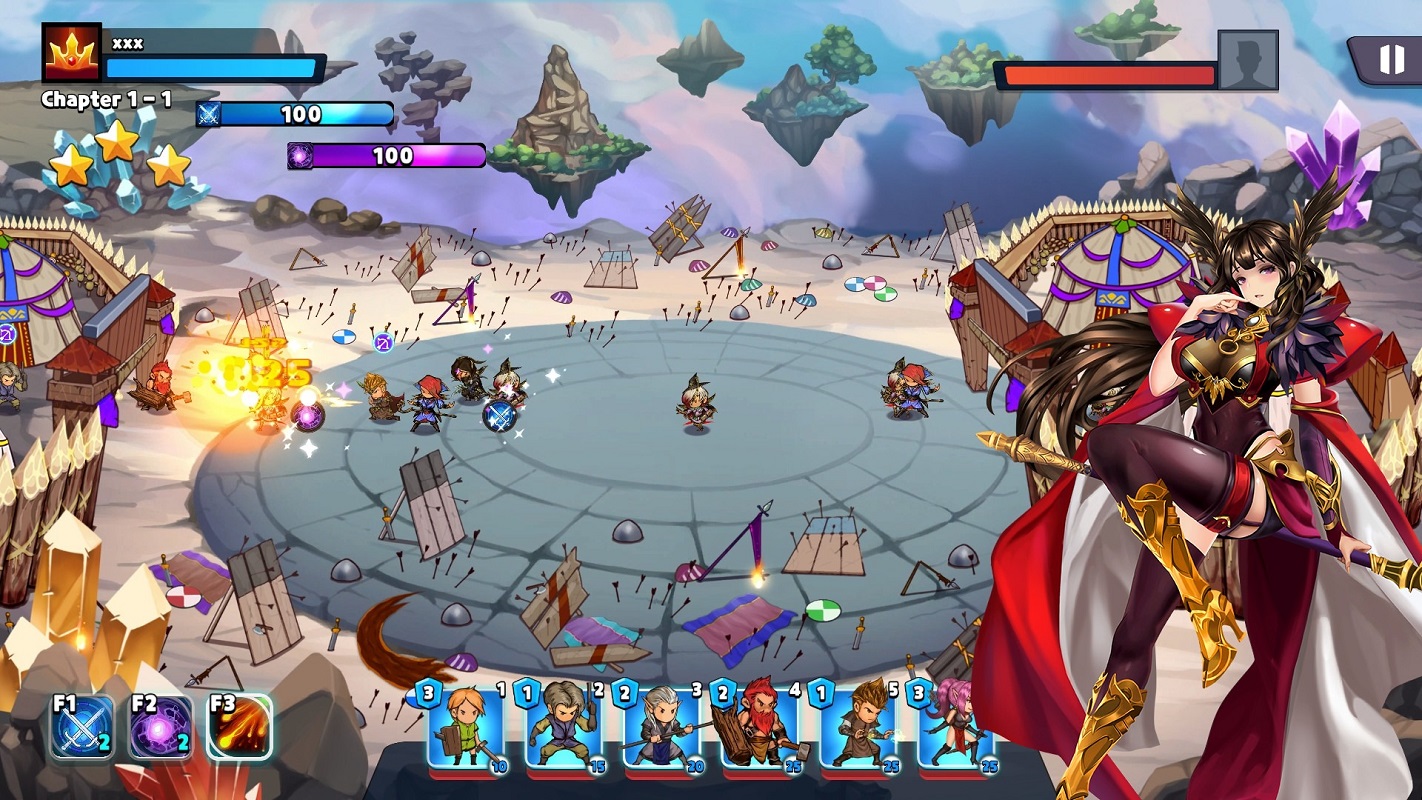Deploy the green shield boy unit card
The height and width of the screenshot is (800, 1422).
tap(466, 727)
